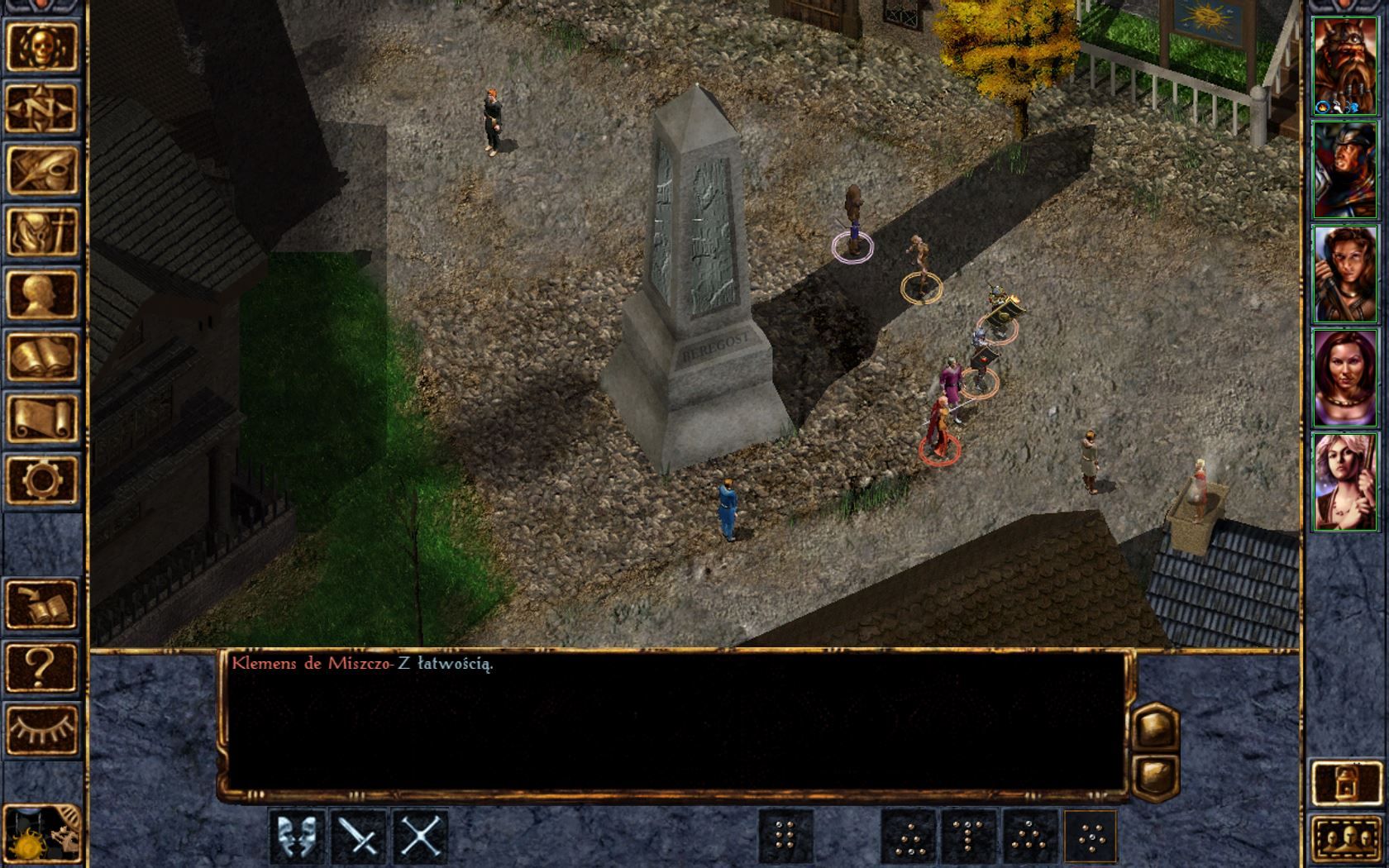Choose the single sword attack action

click(x=360, y=837)
